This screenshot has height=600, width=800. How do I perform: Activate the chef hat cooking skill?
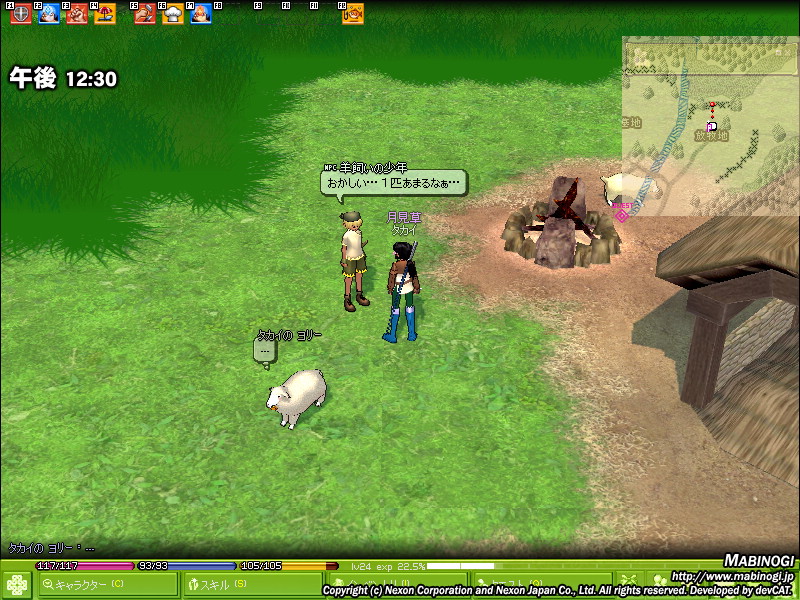173,14
